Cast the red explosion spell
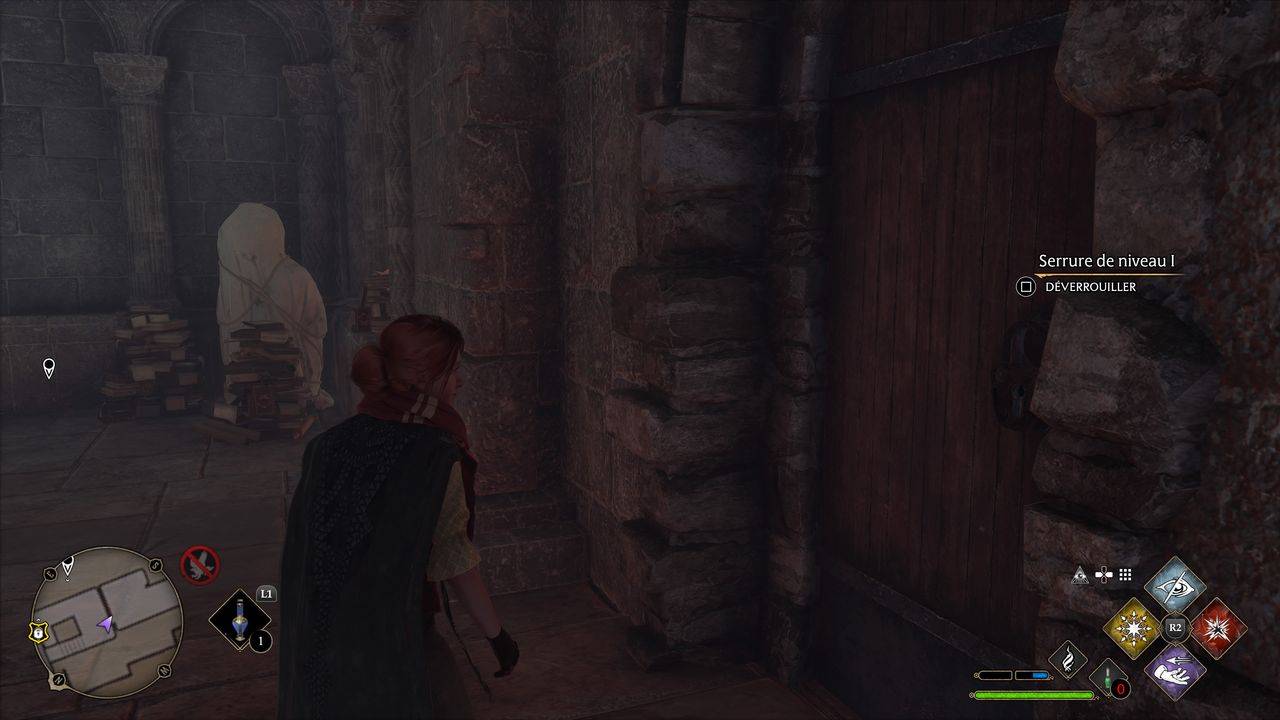Image resolution: width=1280 pixels, height=720 pixels. pyautogui.click(x=1218, y=628)
